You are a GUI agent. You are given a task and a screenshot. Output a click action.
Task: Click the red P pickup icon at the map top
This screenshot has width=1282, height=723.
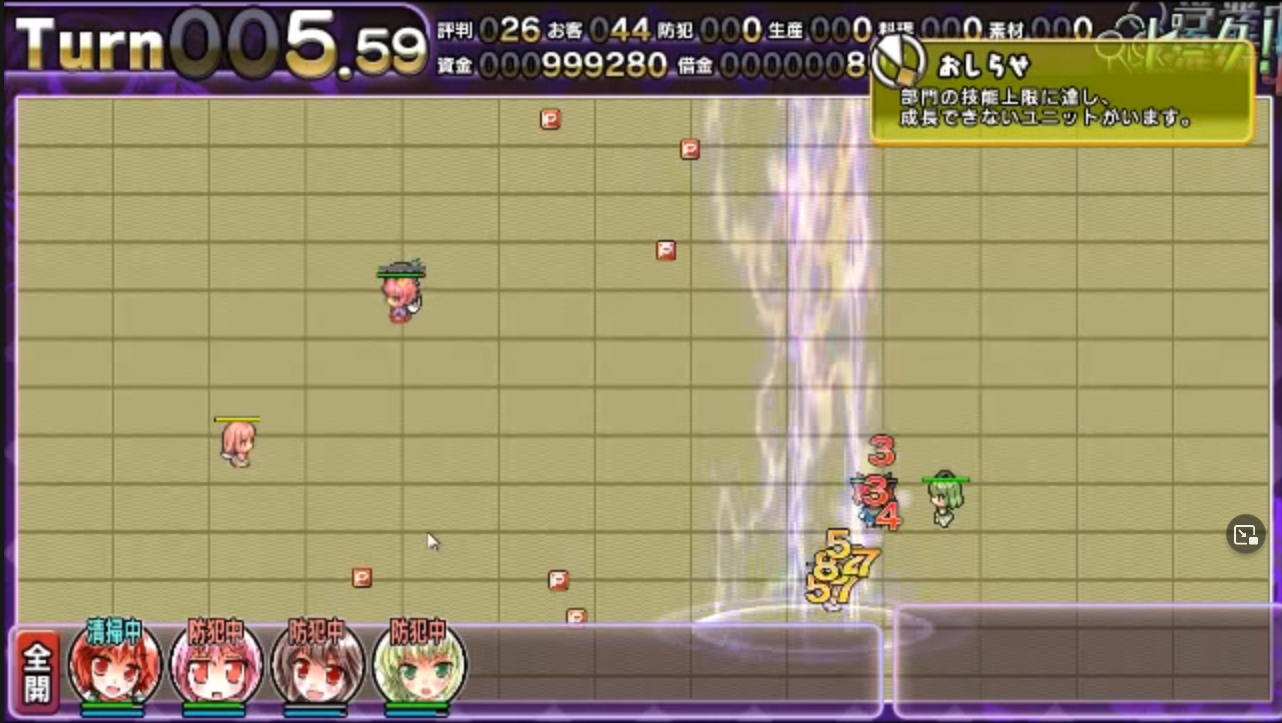click(x=548, y=118)
